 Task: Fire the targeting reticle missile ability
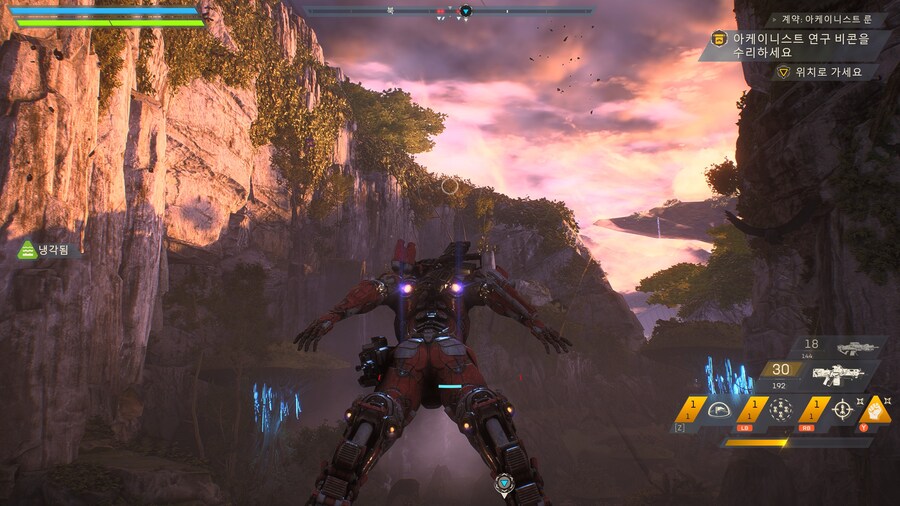[842, 409]
